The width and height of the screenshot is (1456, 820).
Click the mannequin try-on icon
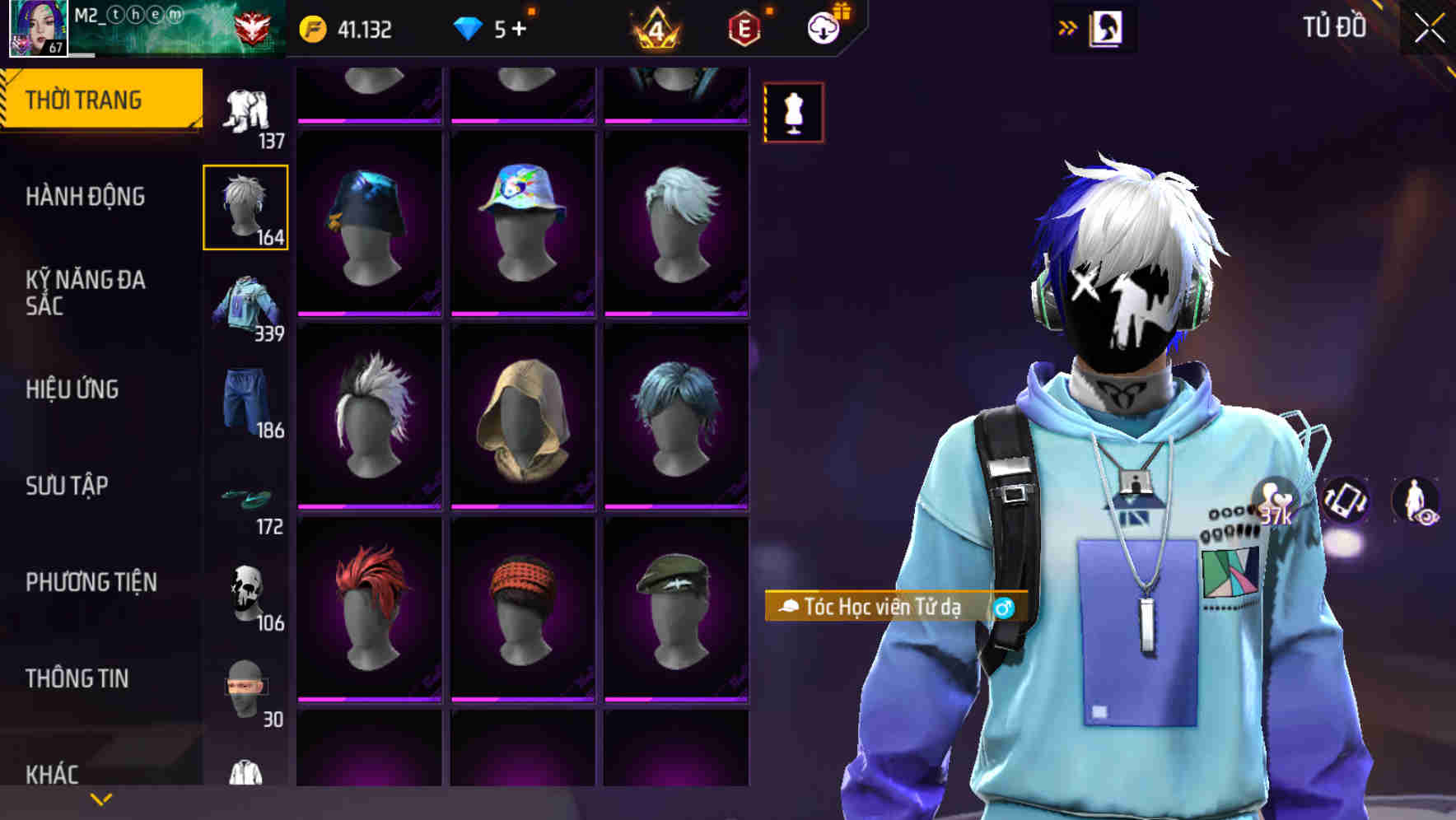pos(792,113)
